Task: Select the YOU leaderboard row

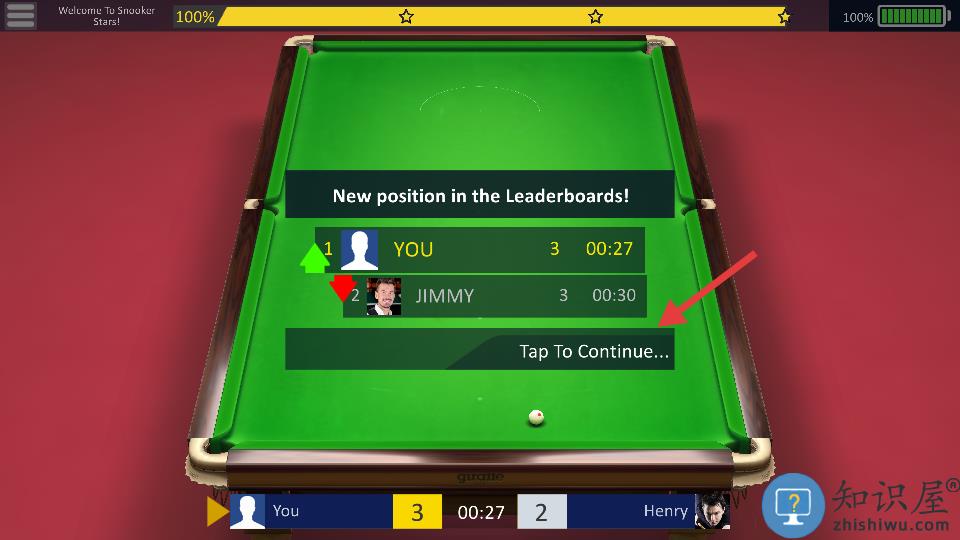Action: pos(480,249)
